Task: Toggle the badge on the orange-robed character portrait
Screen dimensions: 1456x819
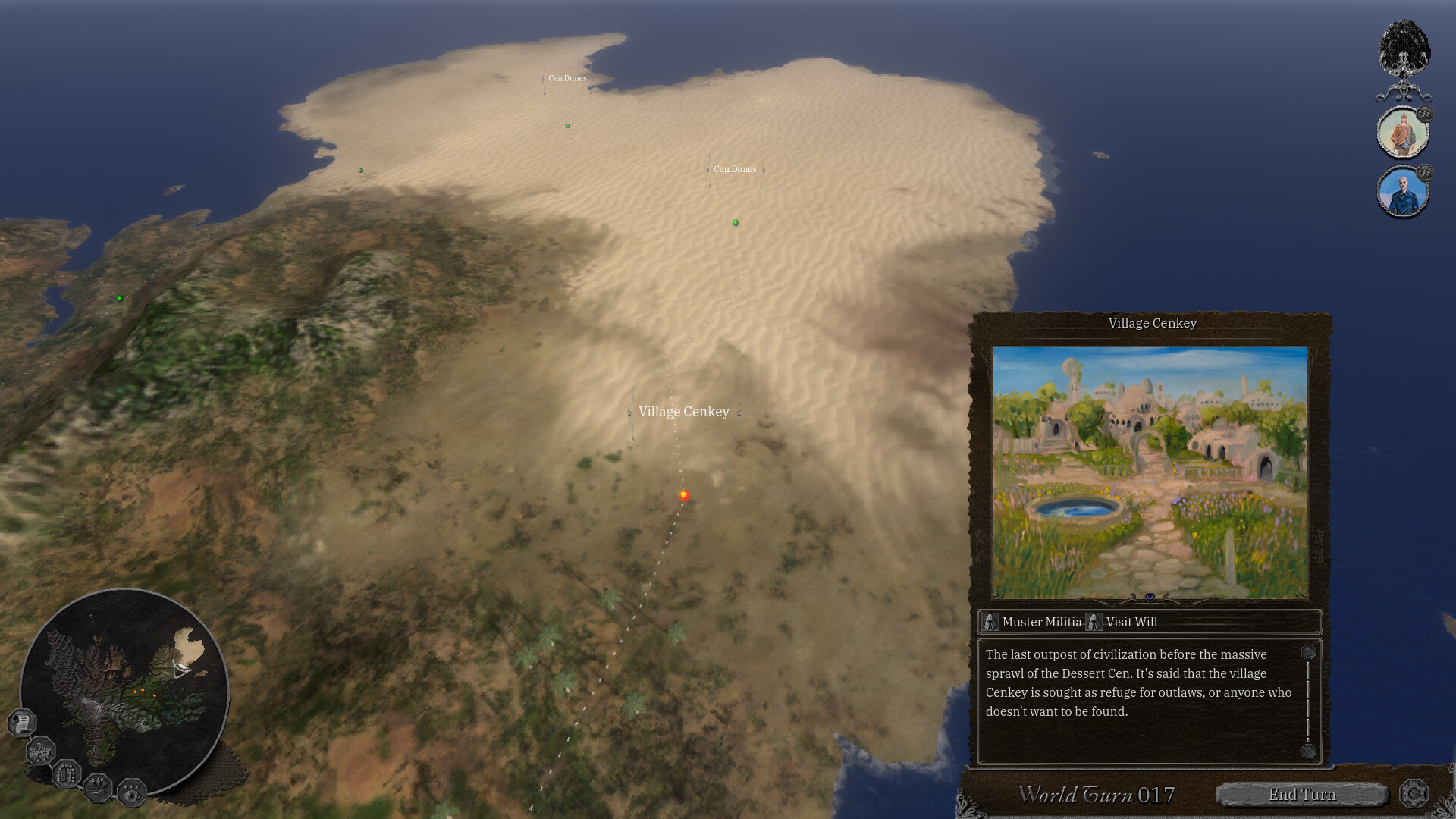Action: [x=1425, y=113]
